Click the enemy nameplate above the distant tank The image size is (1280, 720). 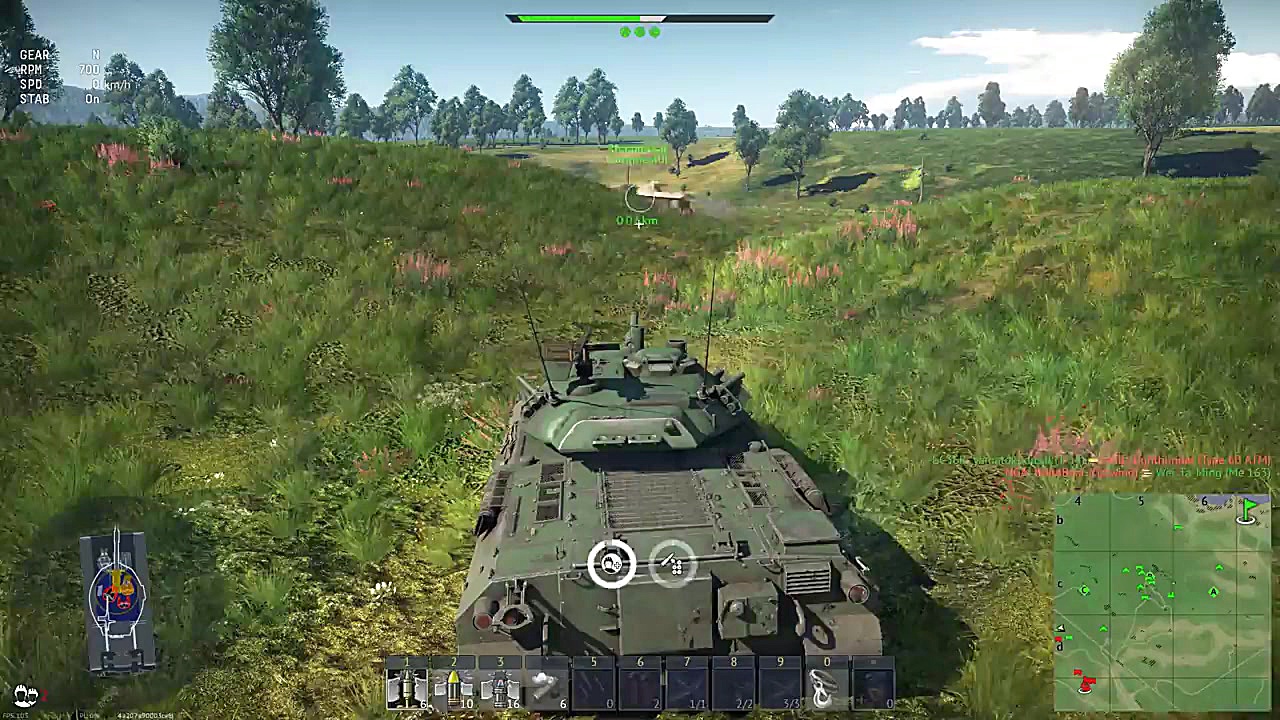coord(637,152)
